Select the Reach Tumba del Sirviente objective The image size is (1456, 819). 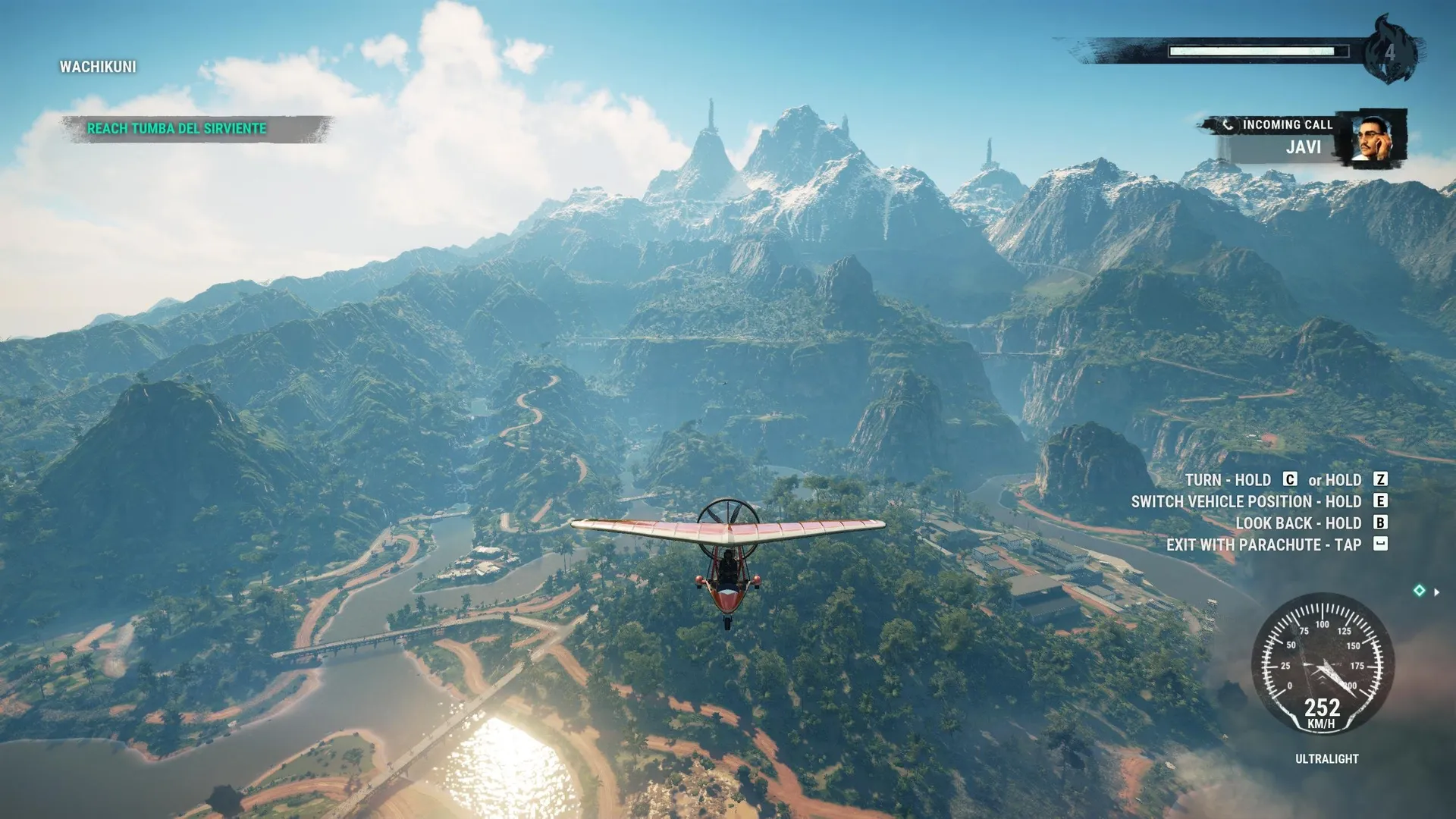[177, 129]
